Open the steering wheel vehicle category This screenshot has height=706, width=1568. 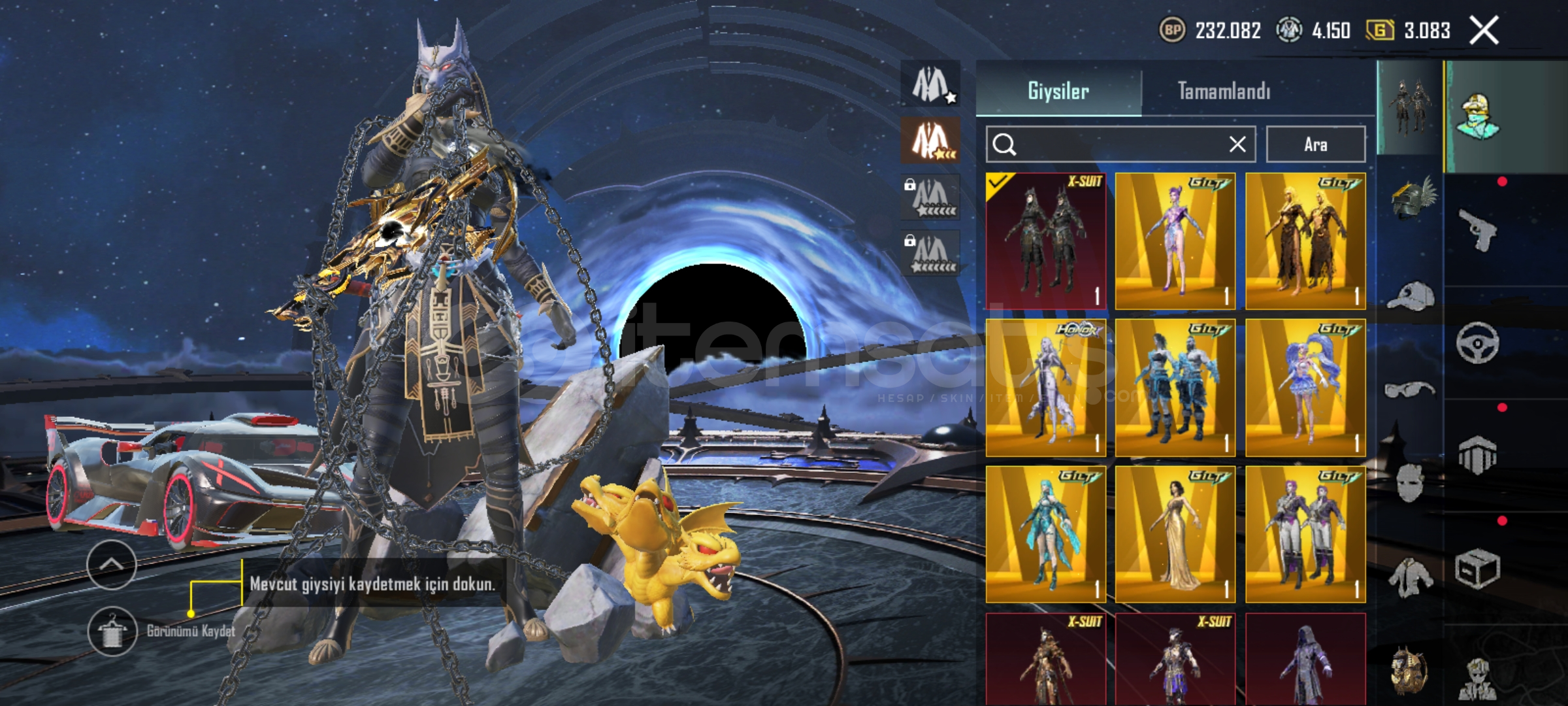click(1478, 343)
